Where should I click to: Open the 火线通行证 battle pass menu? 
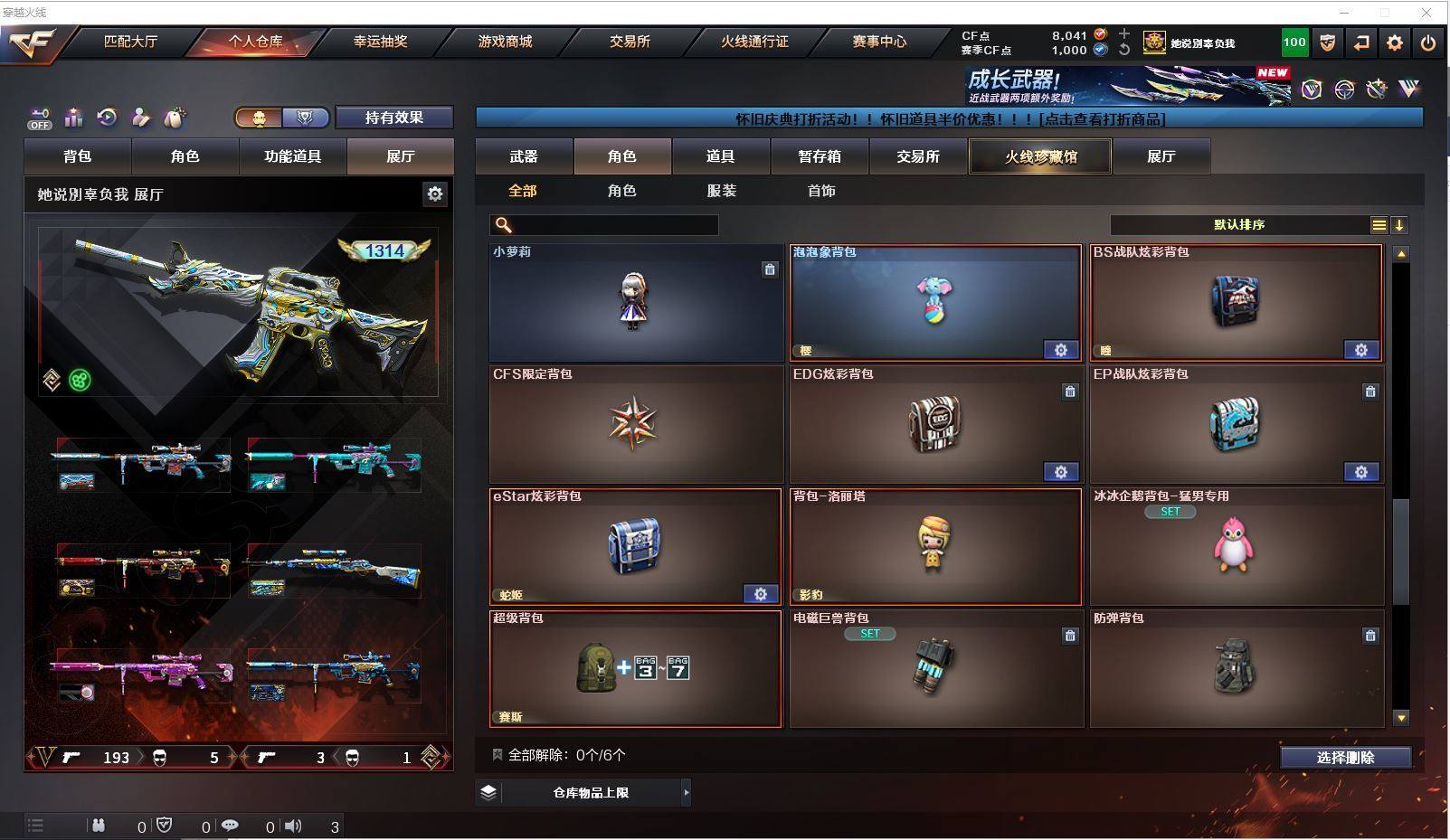(x=754, y=42)
